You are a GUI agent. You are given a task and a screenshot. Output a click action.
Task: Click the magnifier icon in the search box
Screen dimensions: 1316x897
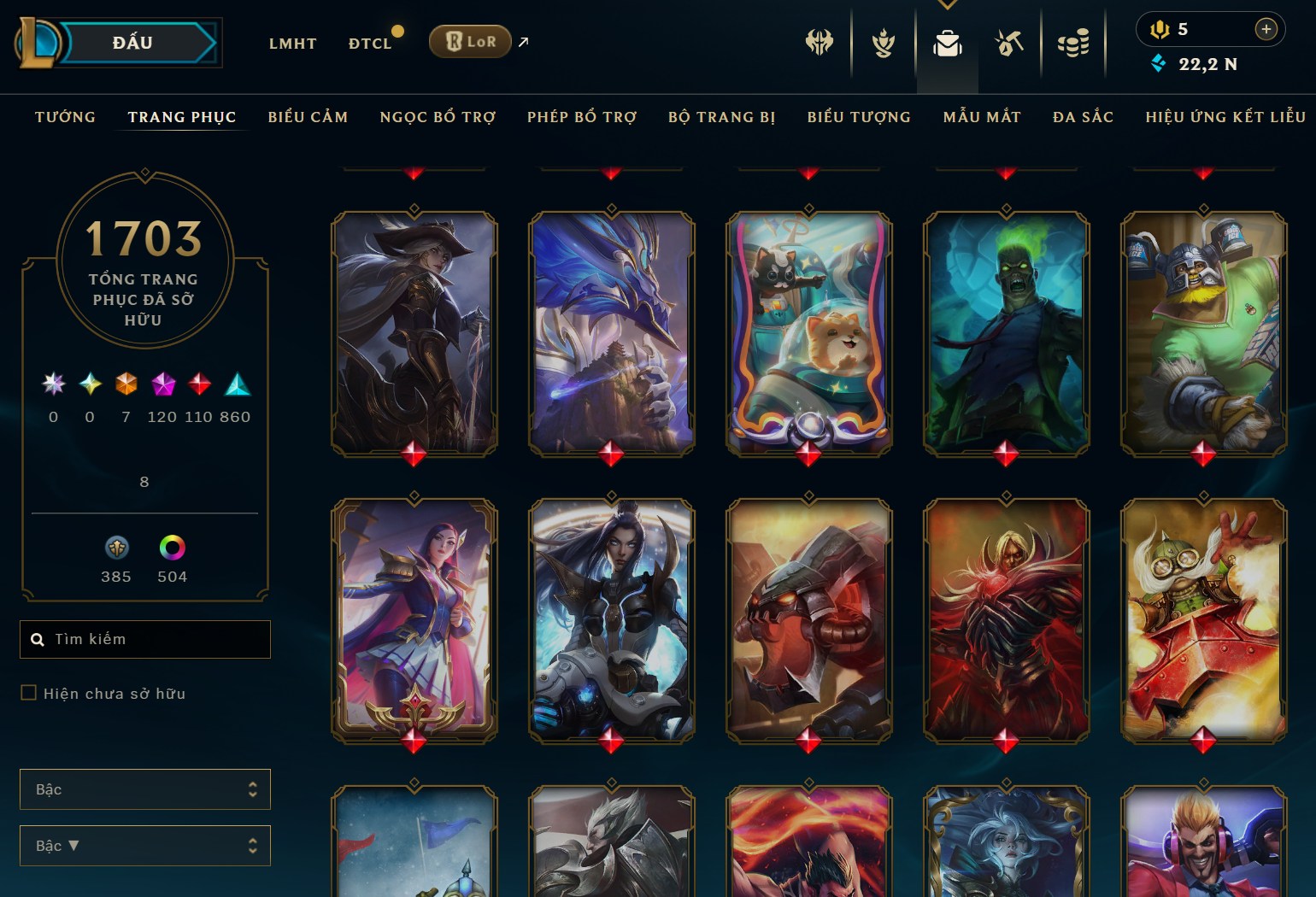38,639
